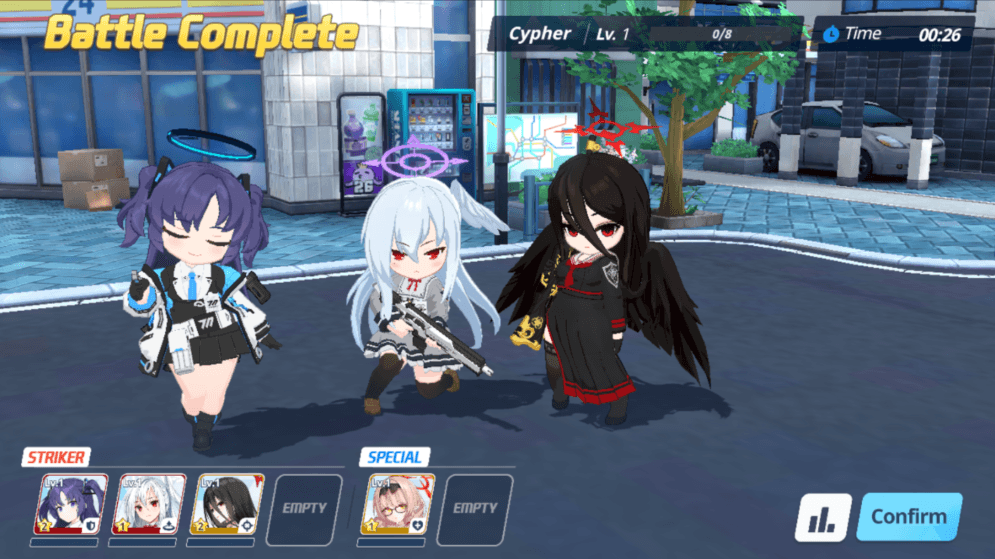The height and width of the screenshot is (559, 995).
Task: Select the white-haired striker portrait
Action: click(x=149, y=505)
